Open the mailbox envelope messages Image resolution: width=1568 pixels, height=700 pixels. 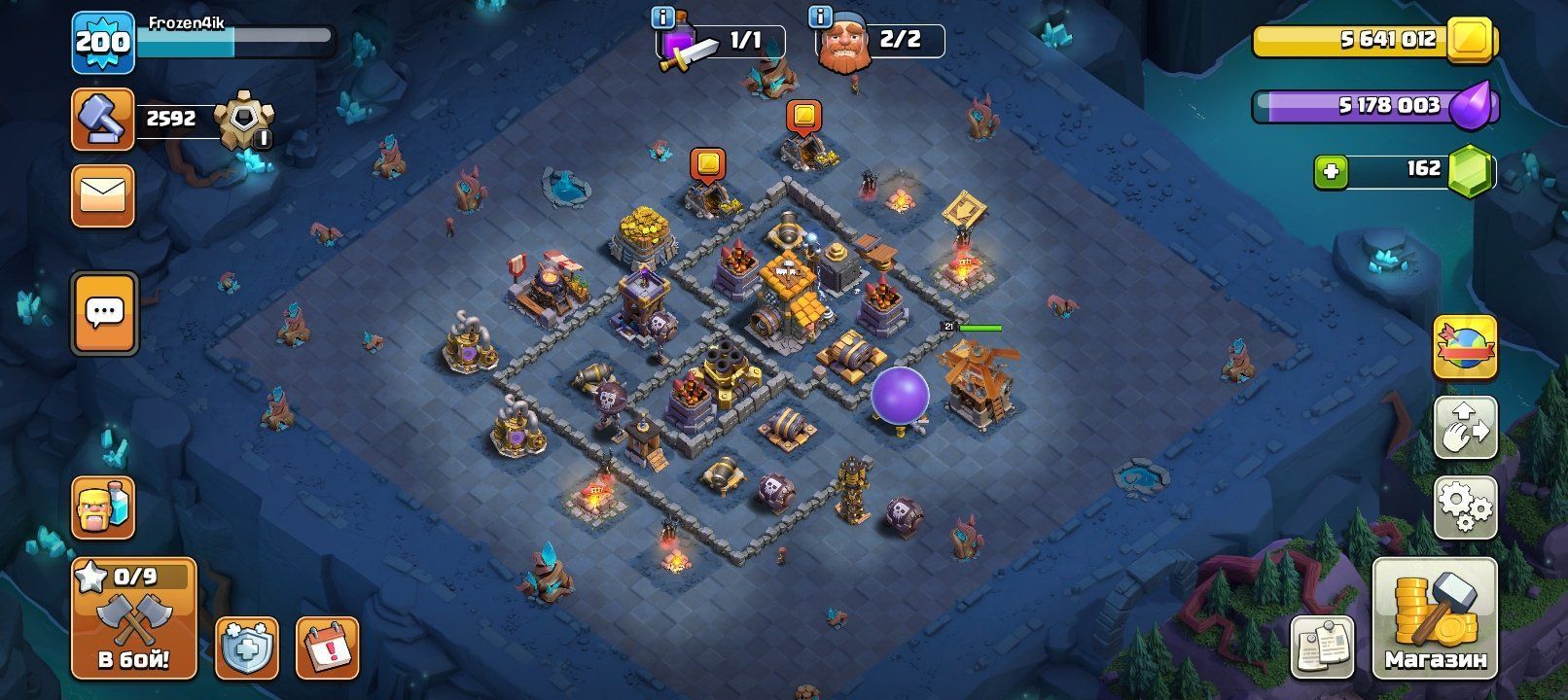click(102, 196)
